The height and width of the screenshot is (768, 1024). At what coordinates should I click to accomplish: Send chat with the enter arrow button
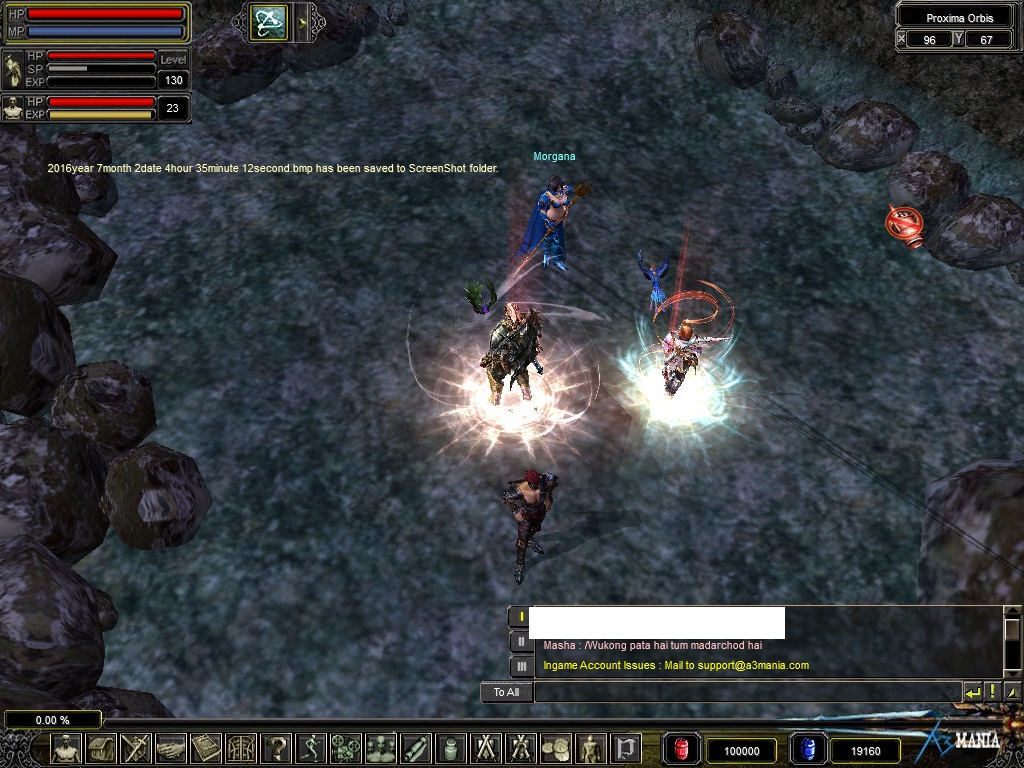pos(972,692)
